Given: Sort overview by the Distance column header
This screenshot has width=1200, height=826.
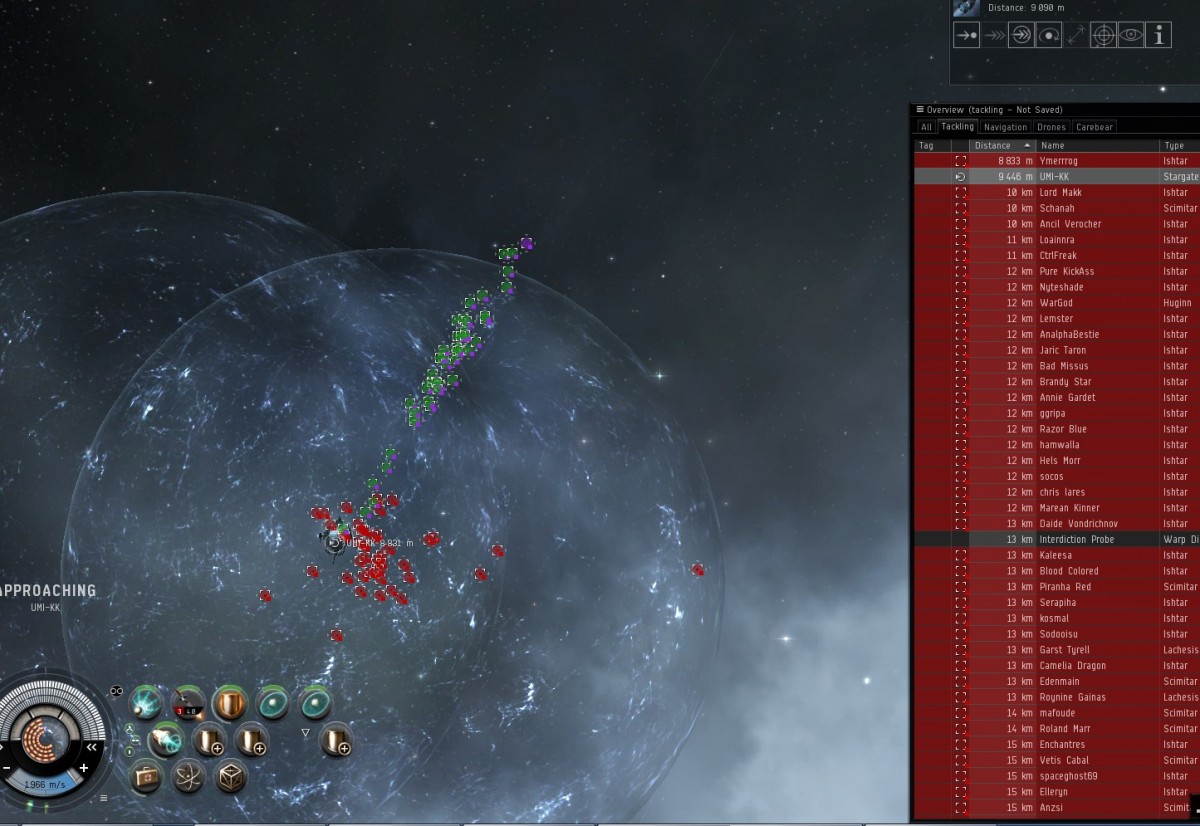Looking at the screenshot, I should pyautogui.click(x=1002, y=145).
